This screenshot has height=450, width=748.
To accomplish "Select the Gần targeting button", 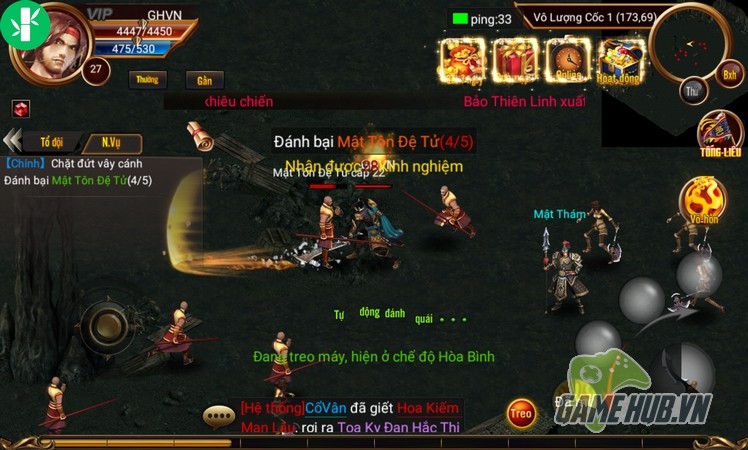I will (x=205, y=80).
